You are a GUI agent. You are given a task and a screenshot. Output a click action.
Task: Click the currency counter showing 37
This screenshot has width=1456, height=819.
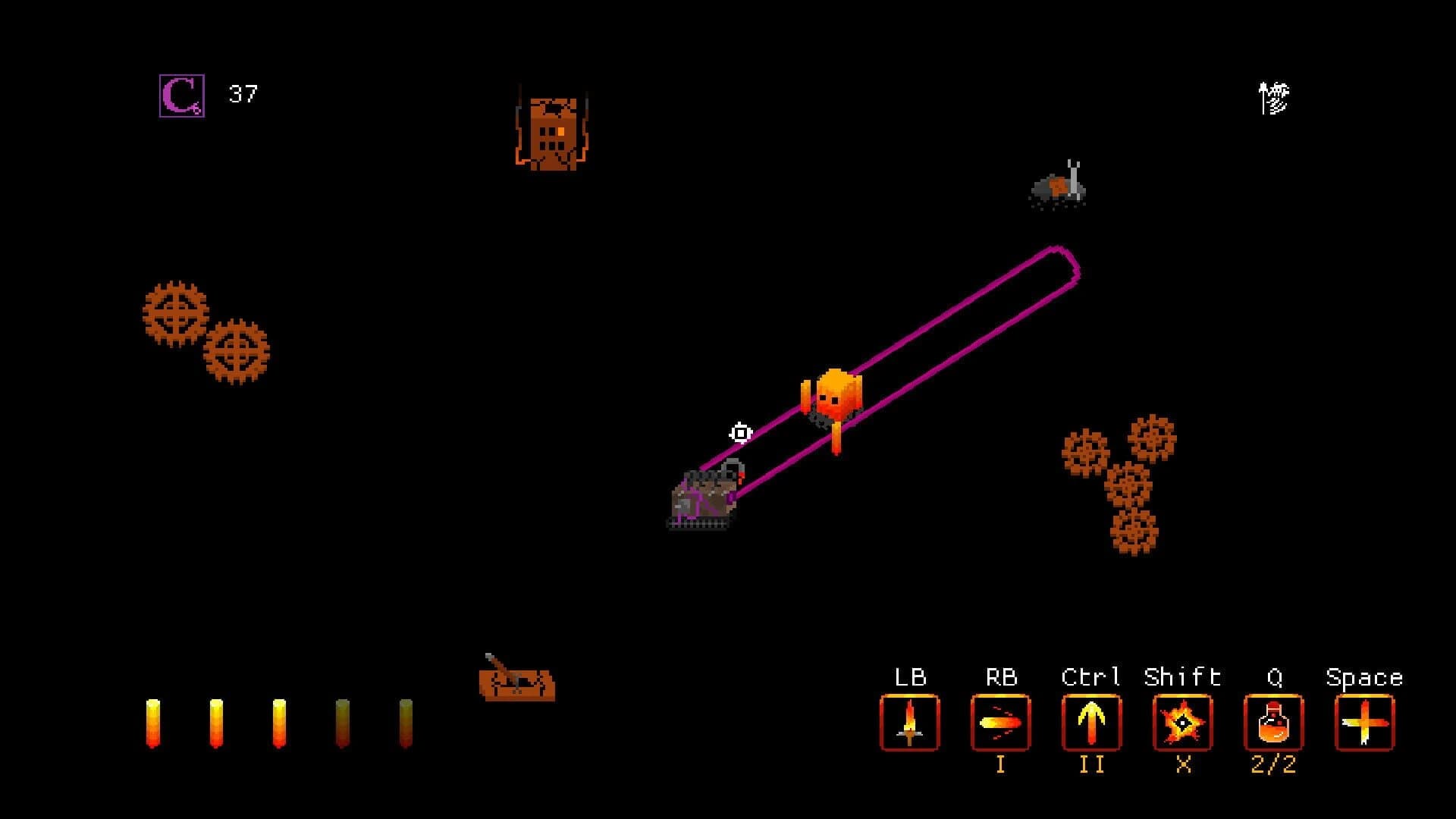(243, 95)
